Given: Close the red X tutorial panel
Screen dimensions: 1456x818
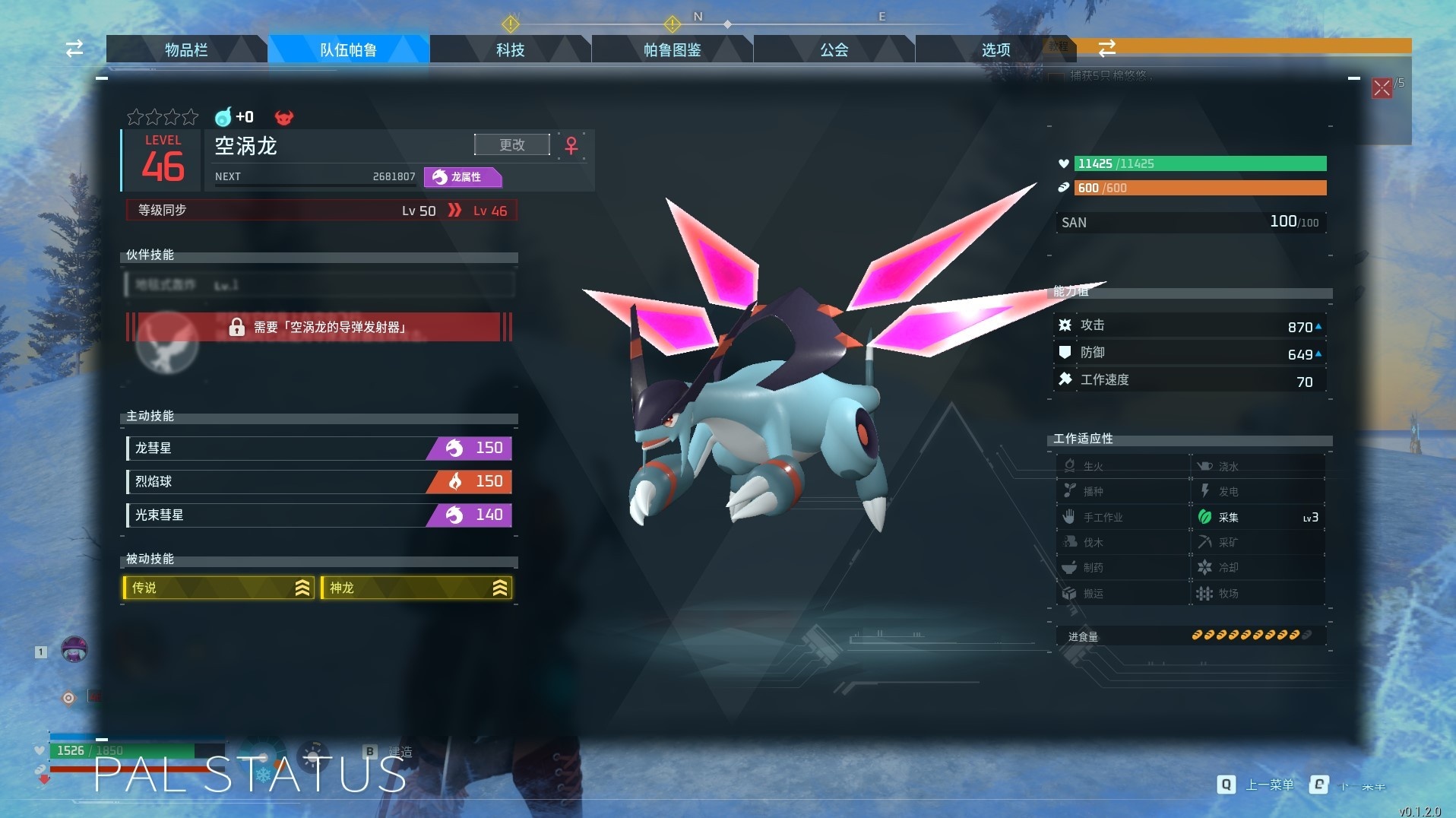Looking at the screenshot, I should pos(1382,88).
